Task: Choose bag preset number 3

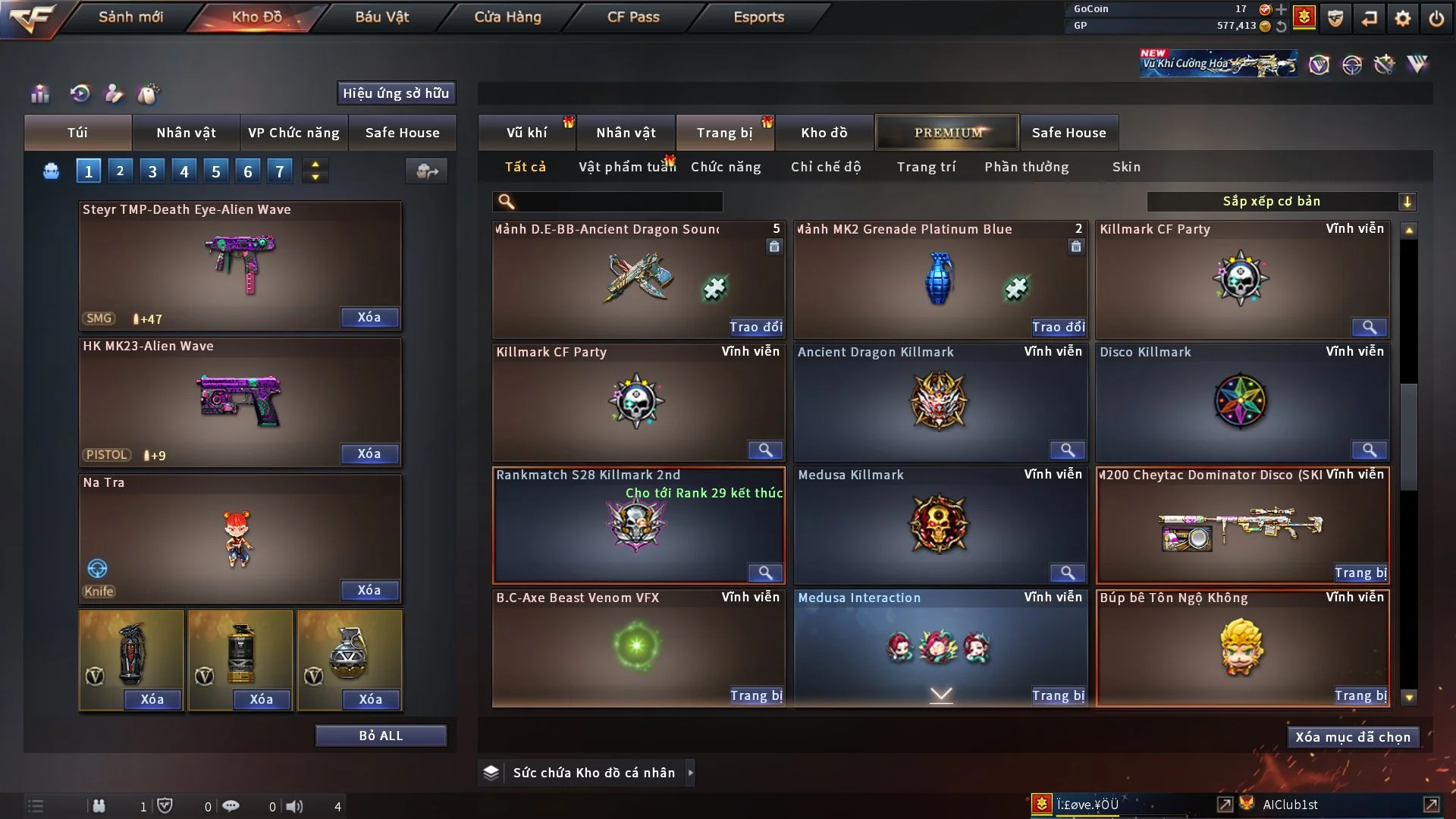Action: click(x=152, y=171)
